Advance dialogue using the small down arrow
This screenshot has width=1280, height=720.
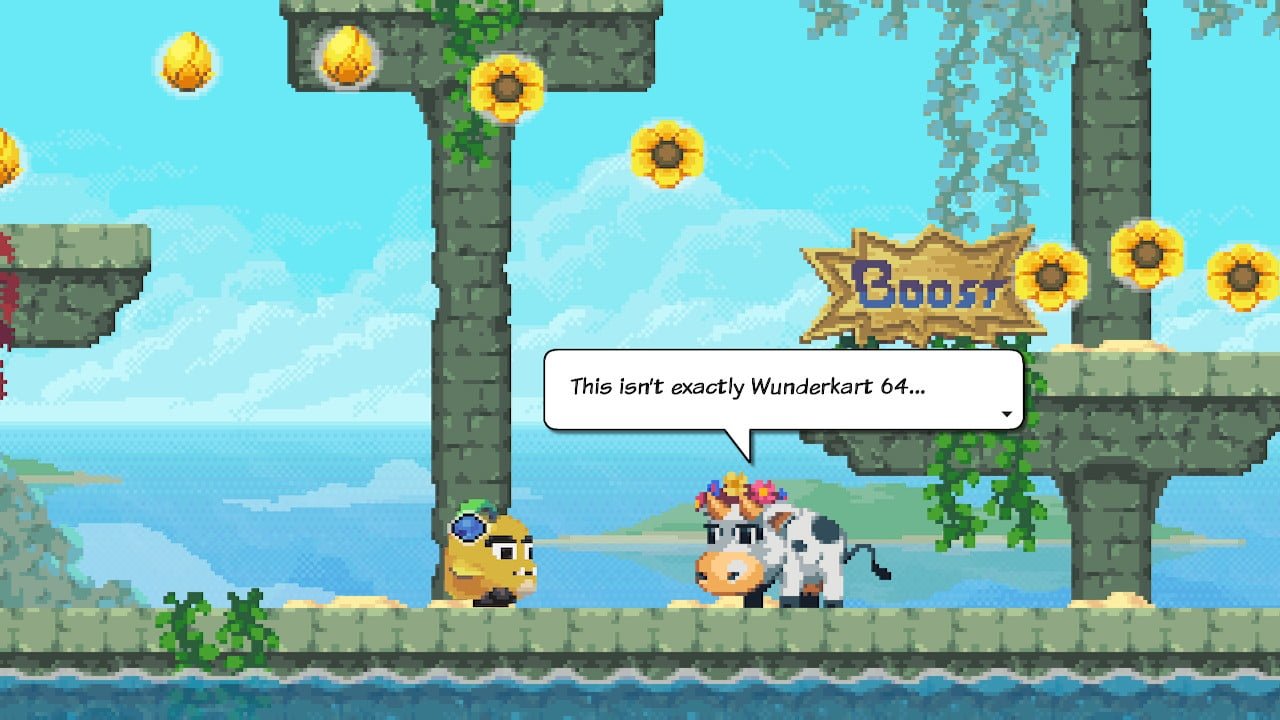tap(1006, 414)
